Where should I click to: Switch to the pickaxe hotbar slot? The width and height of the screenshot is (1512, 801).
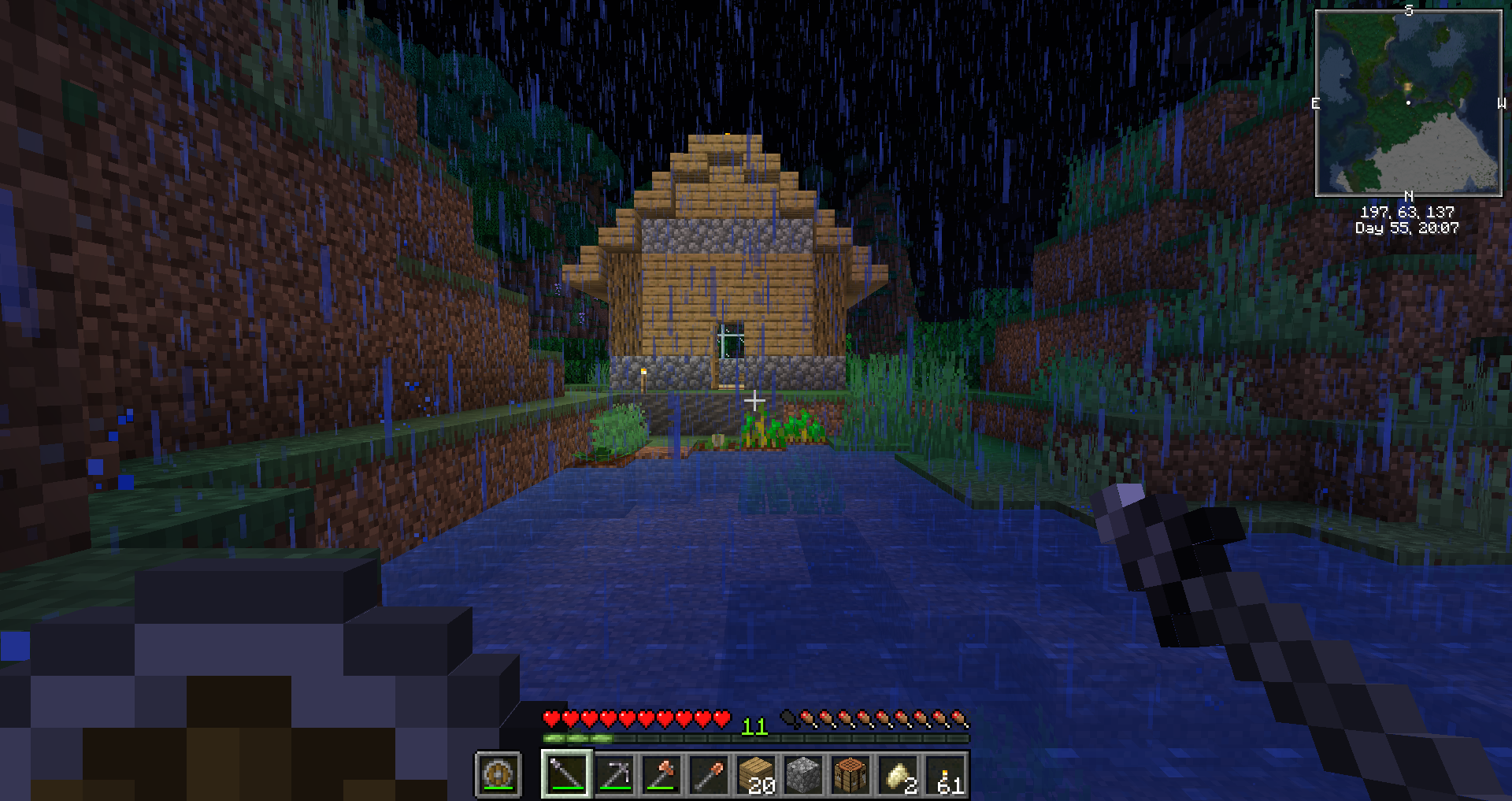coord(614,774)
